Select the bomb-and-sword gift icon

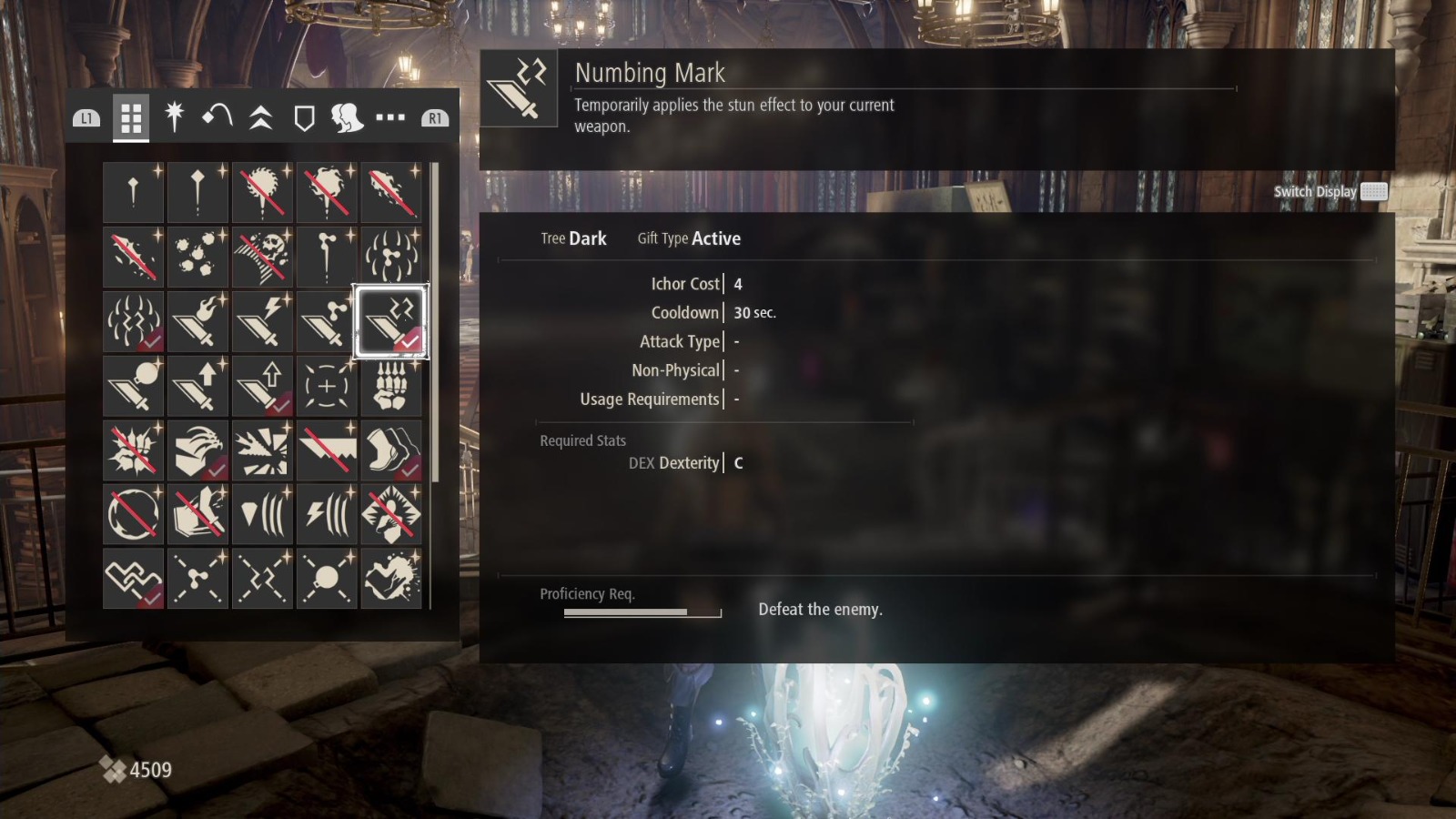coord(134,384)
